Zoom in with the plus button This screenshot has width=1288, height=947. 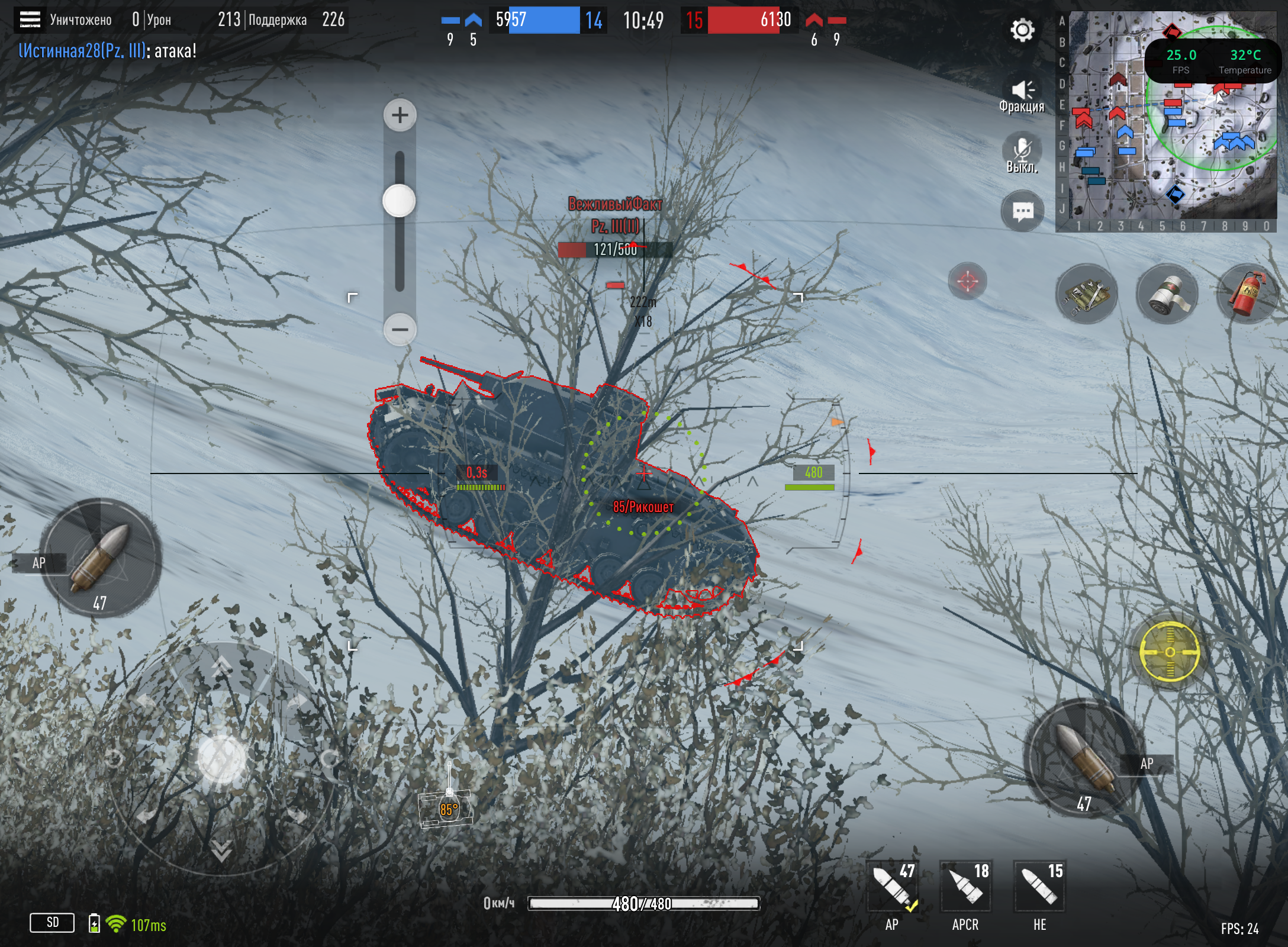click(x=400, y=115)
